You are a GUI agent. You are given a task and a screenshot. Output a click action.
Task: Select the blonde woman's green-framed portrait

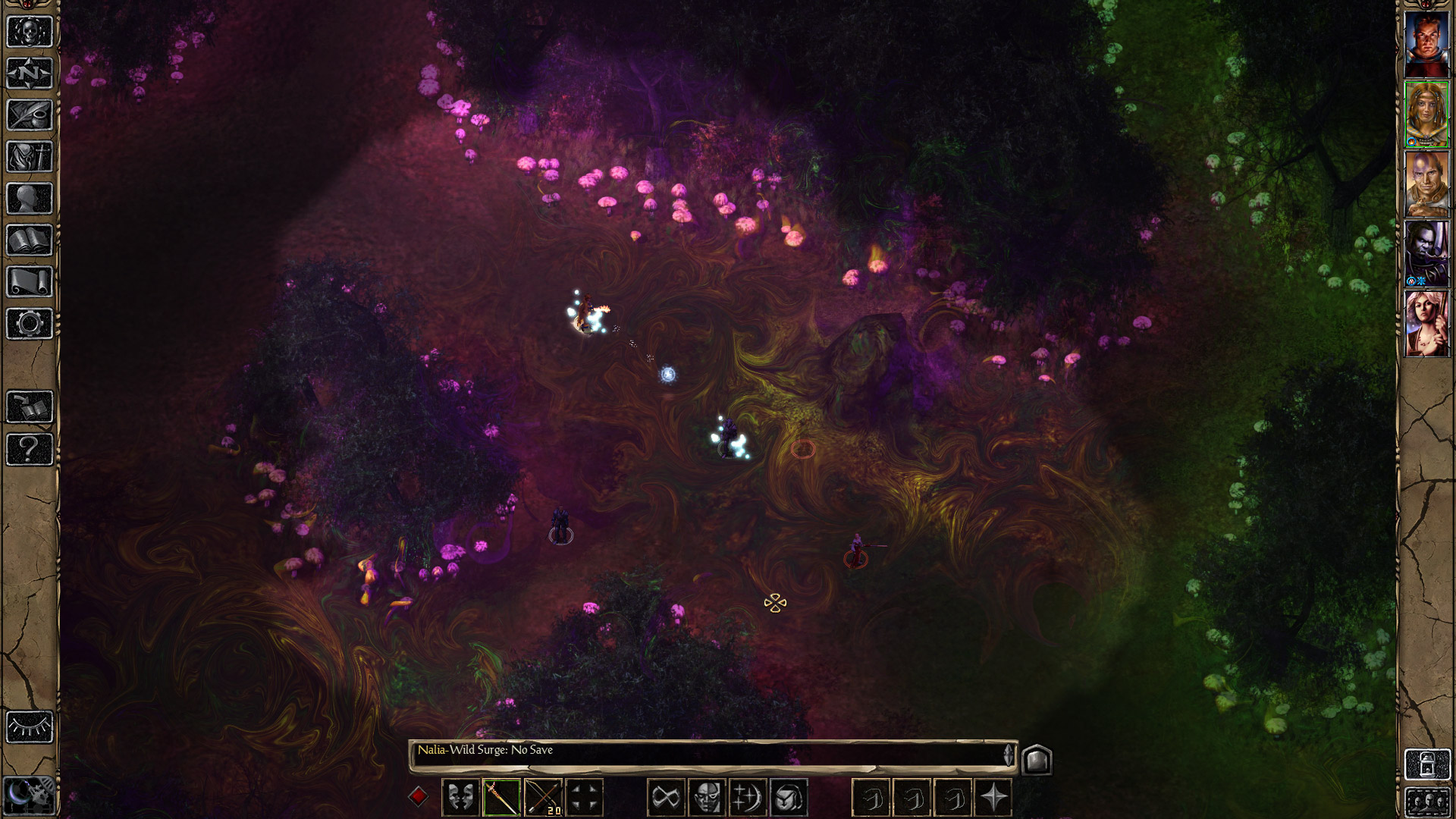pyautogui.click(x=1427, y=114)
